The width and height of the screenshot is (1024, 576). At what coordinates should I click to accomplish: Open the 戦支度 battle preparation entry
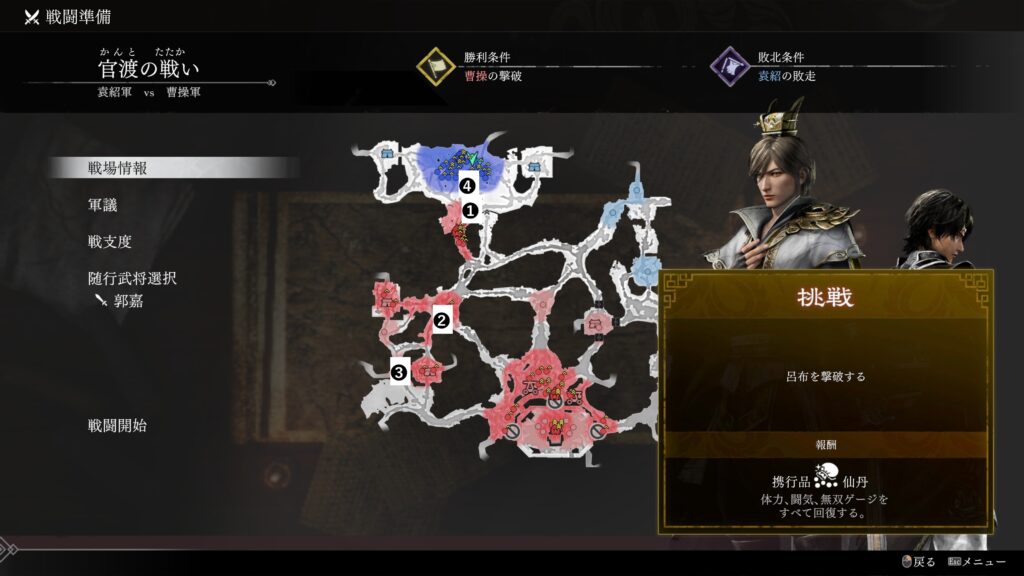110,242
